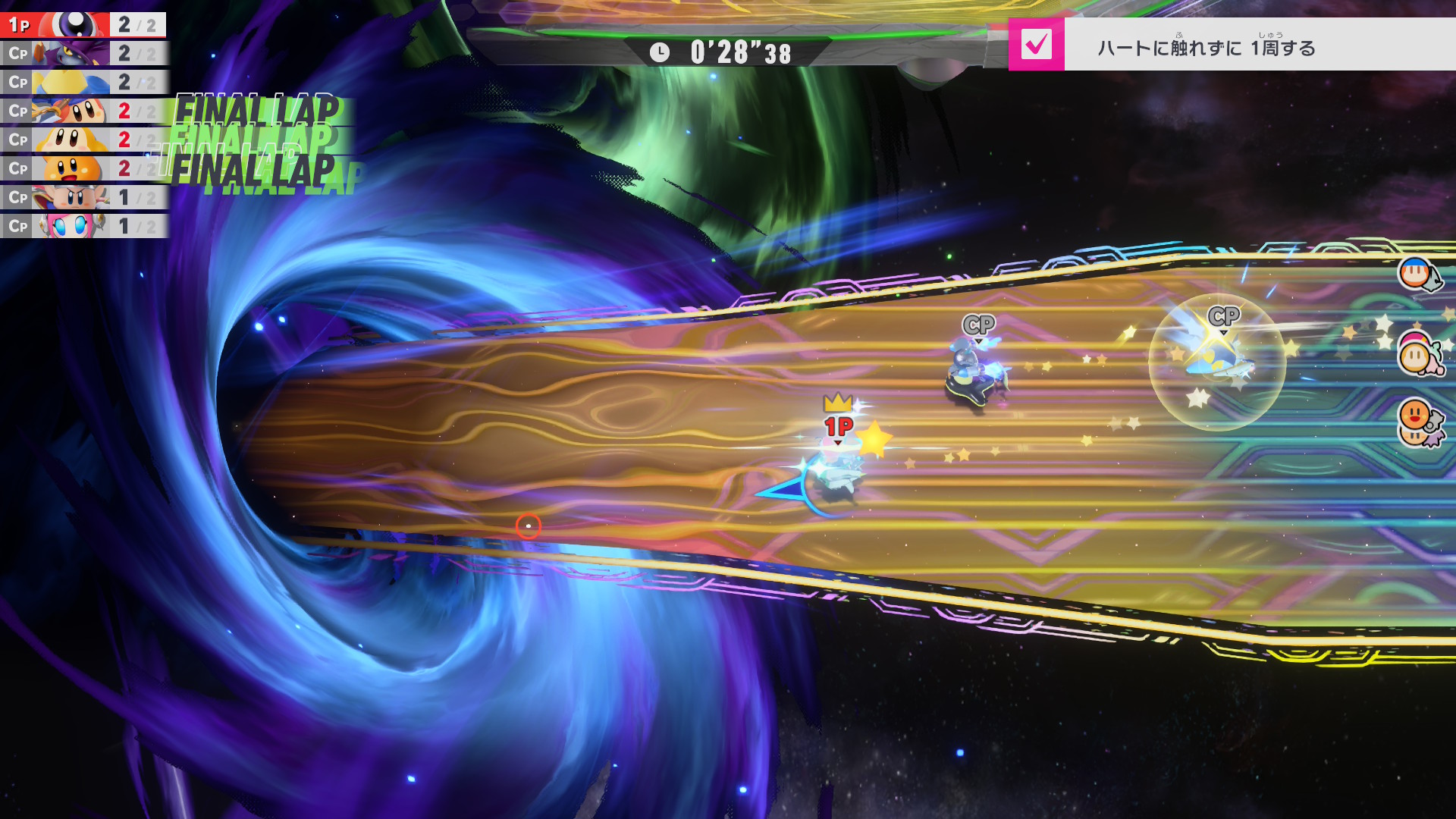Viewport: 1456px width, 819px height.
Task: Select the purple caped CP racer row
Action: coord(83,54)
